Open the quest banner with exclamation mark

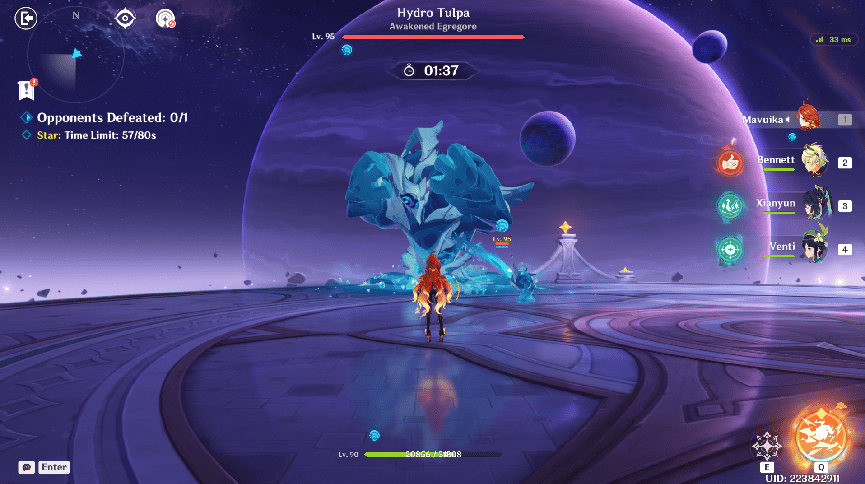[27, 90]
